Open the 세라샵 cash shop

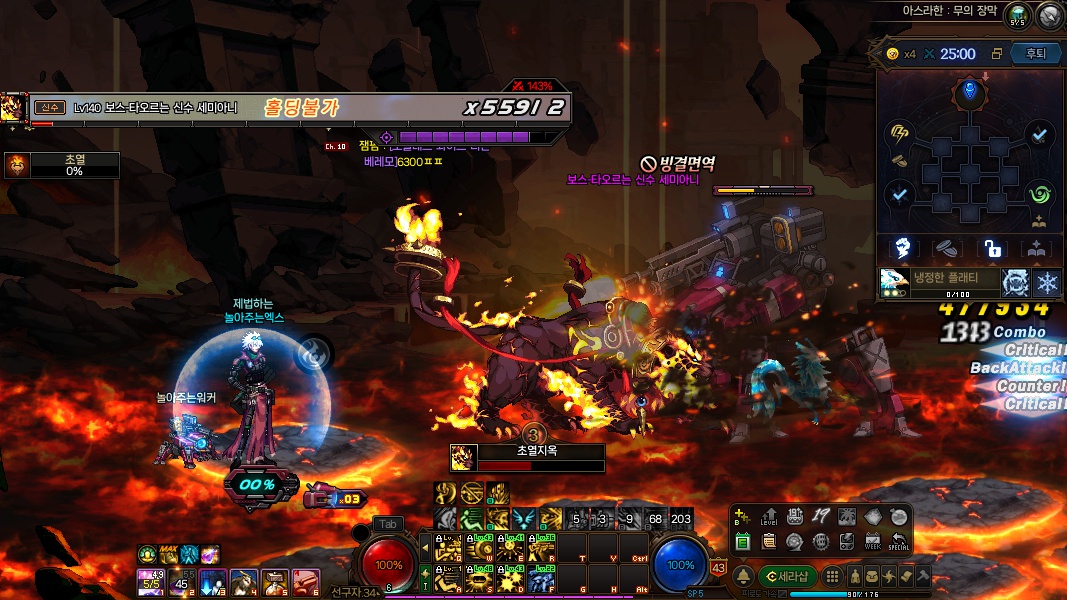coord(787,577)
